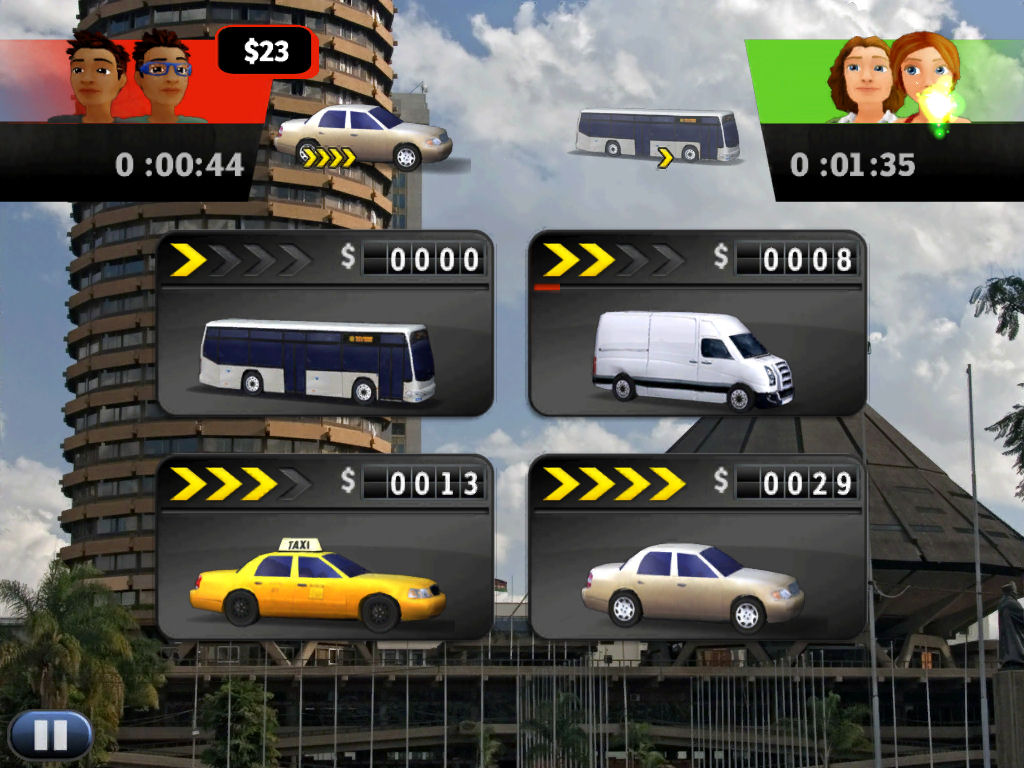Select the white van costing $8
Viewport: 1024px width, 768px height.
coord(697,325)
